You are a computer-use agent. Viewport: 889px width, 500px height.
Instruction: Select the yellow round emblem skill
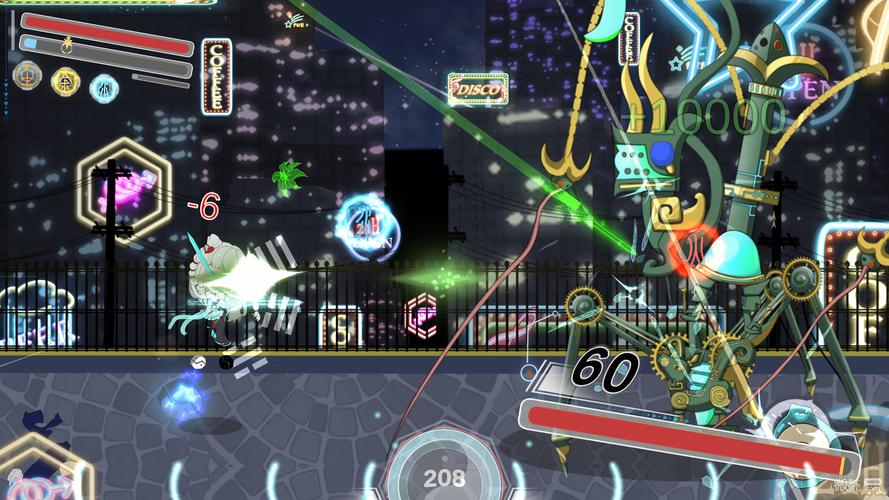65,80
